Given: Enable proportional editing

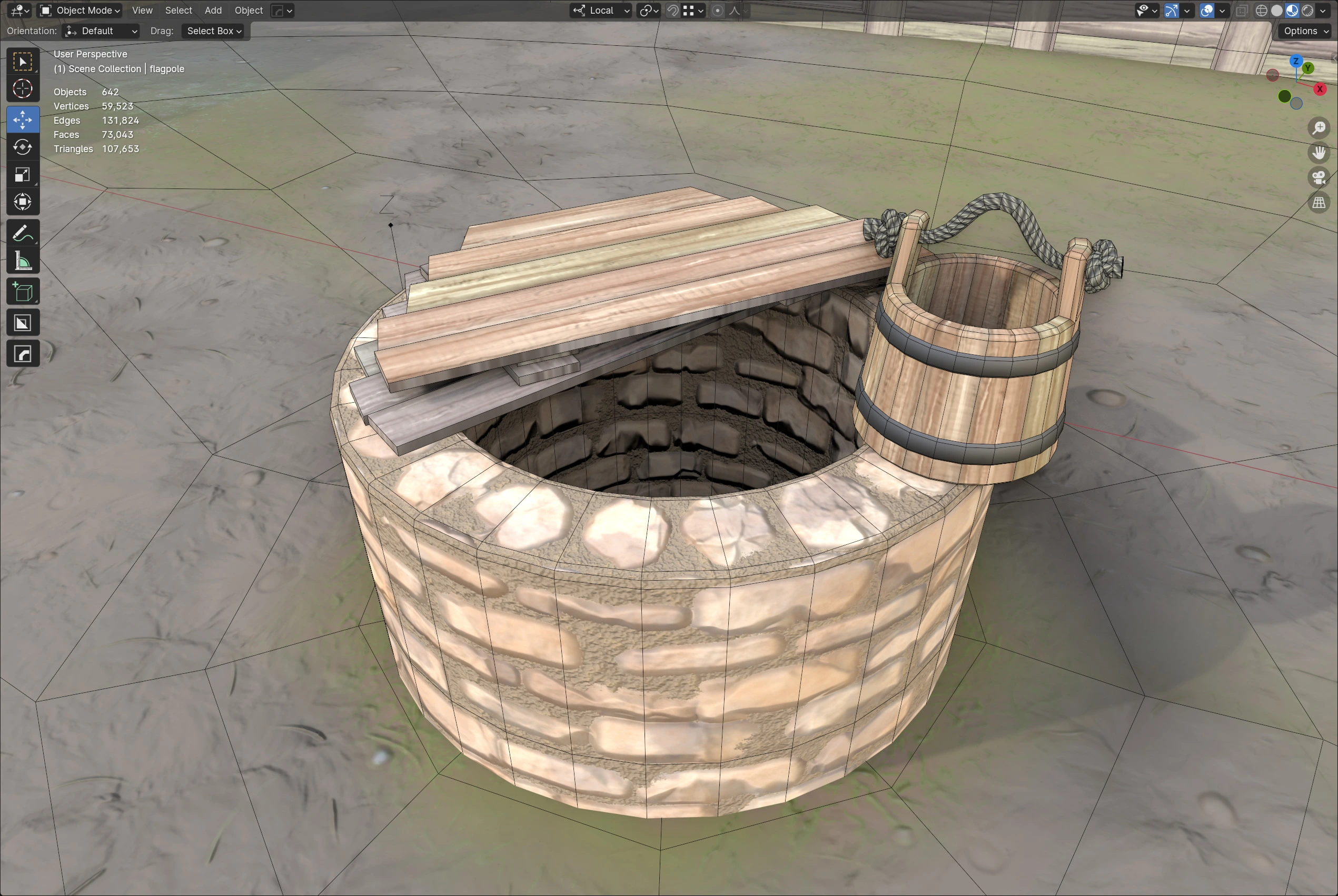Looking at the screenshot, I should pos(717,11).
